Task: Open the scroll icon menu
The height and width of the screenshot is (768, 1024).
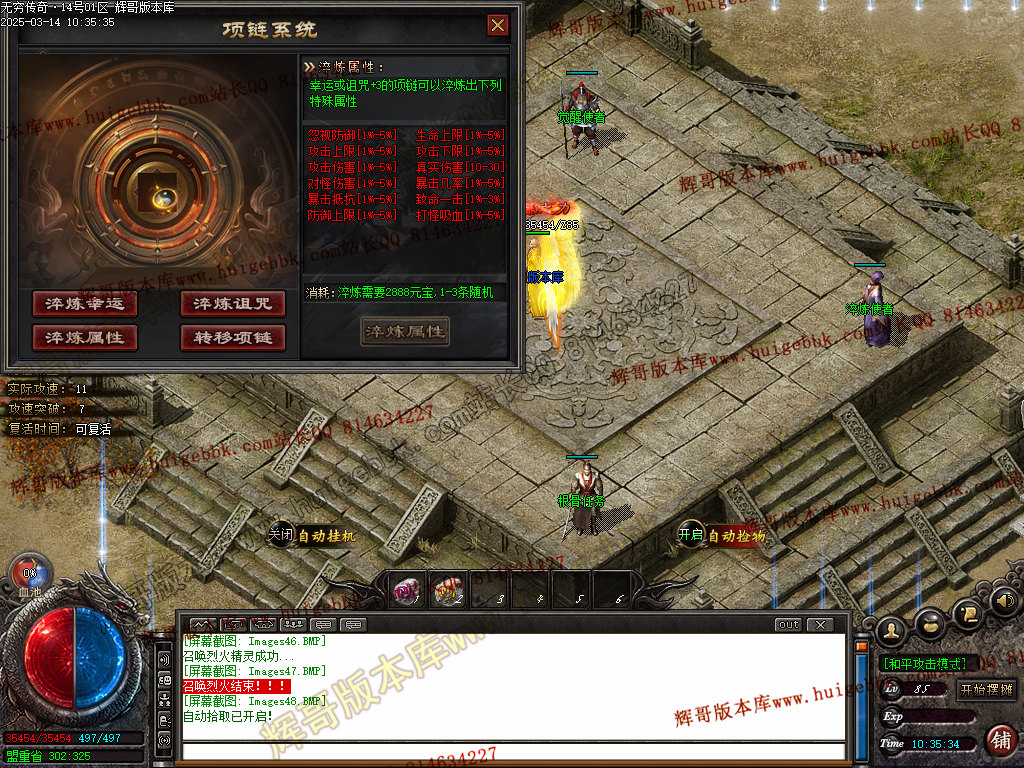Action: click(965, 614)
